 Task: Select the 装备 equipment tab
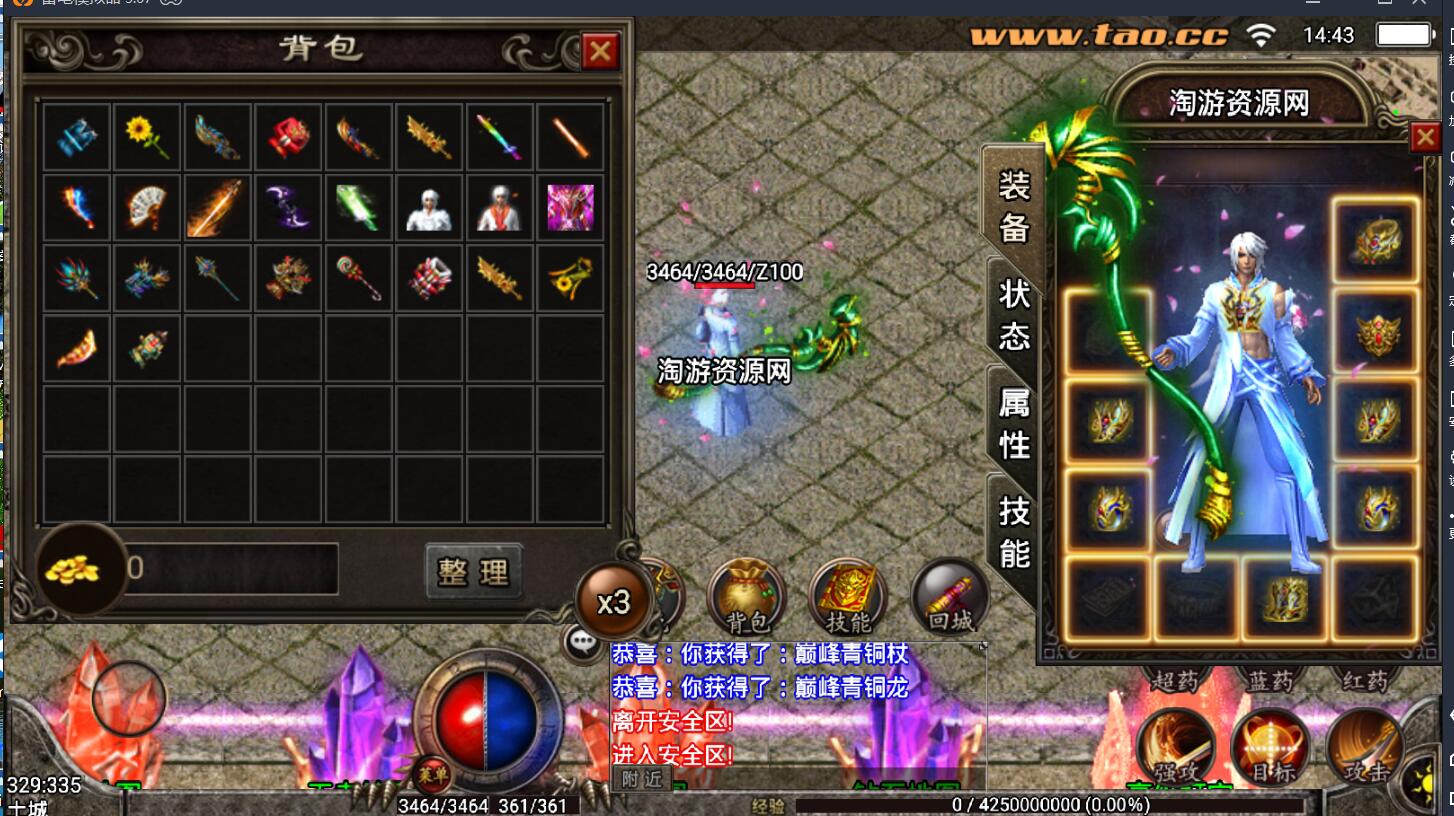click(x=1014, y=206)
